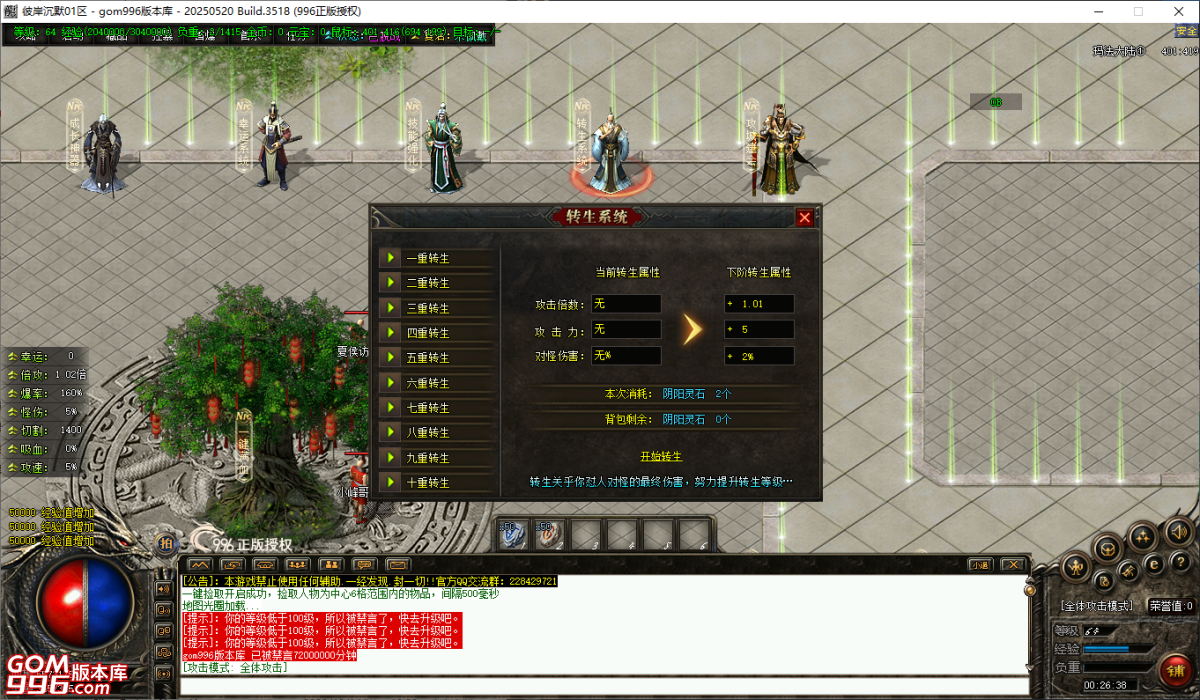Start rebirth with the 开始转生 link
This screenshot has height=700, width=1200.
[x=661, y=457]
